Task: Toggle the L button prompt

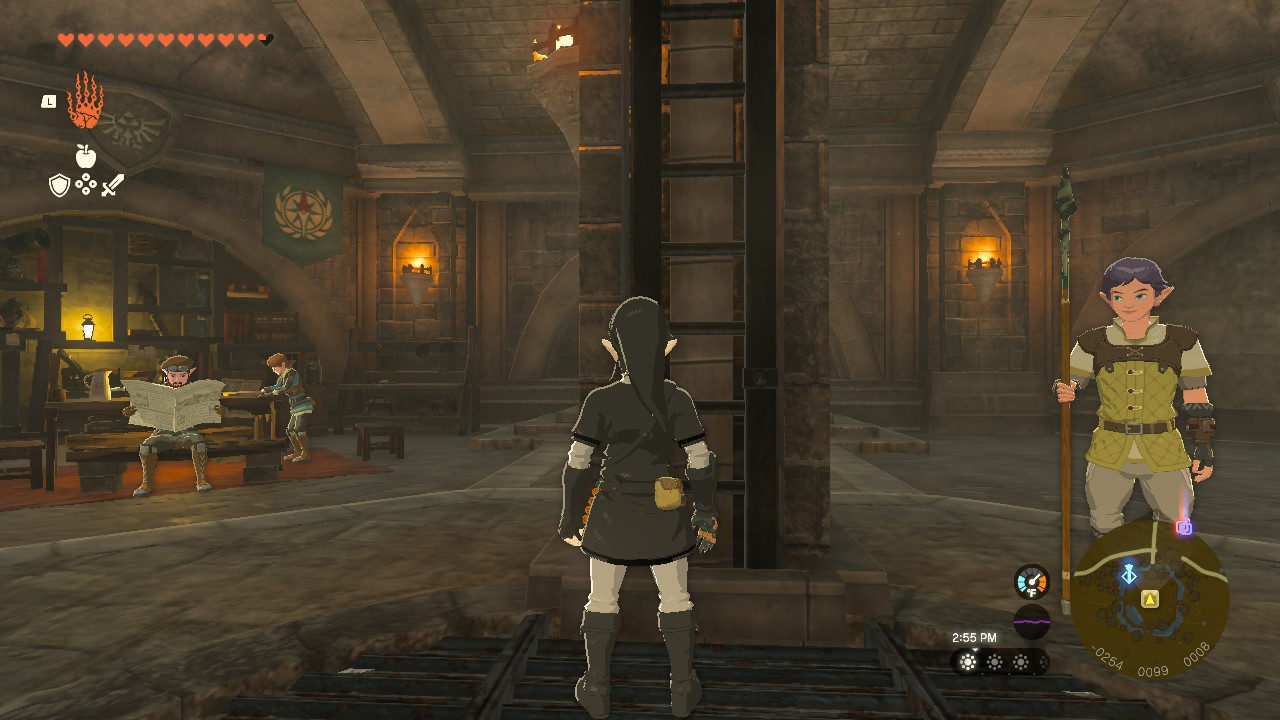Action: 48,102
